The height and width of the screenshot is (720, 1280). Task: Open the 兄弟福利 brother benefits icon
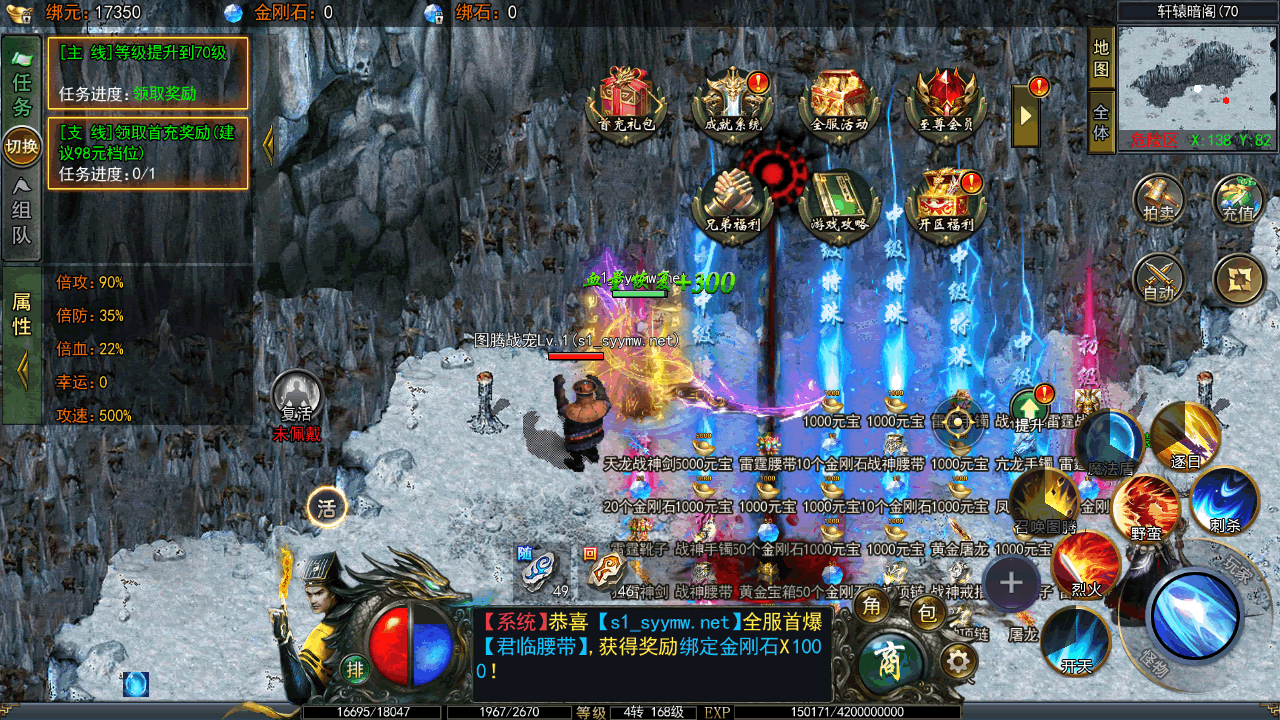coord(734,202)
